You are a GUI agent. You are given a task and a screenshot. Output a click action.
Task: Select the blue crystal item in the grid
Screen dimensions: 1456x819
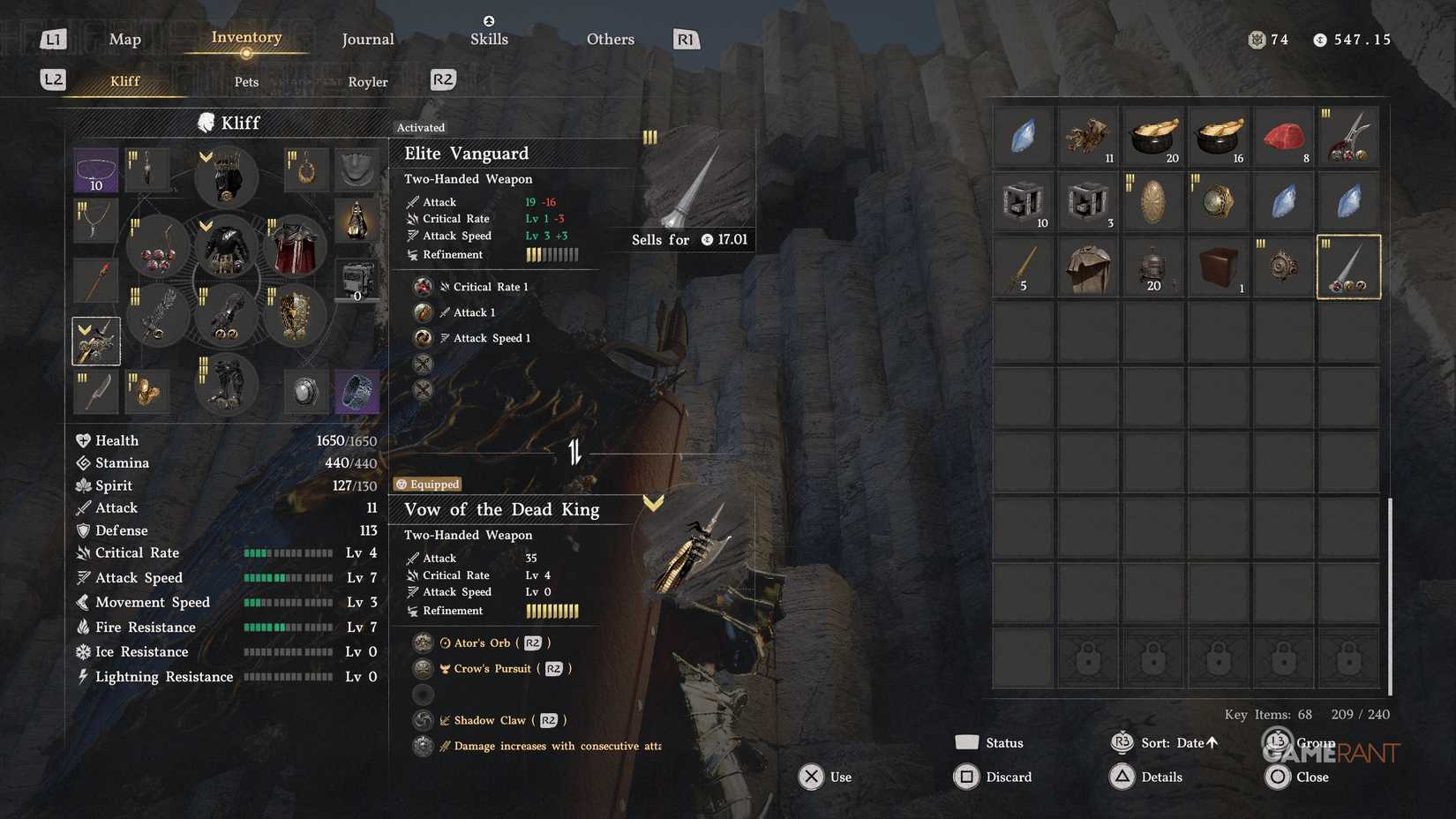tap(1023, 135)
